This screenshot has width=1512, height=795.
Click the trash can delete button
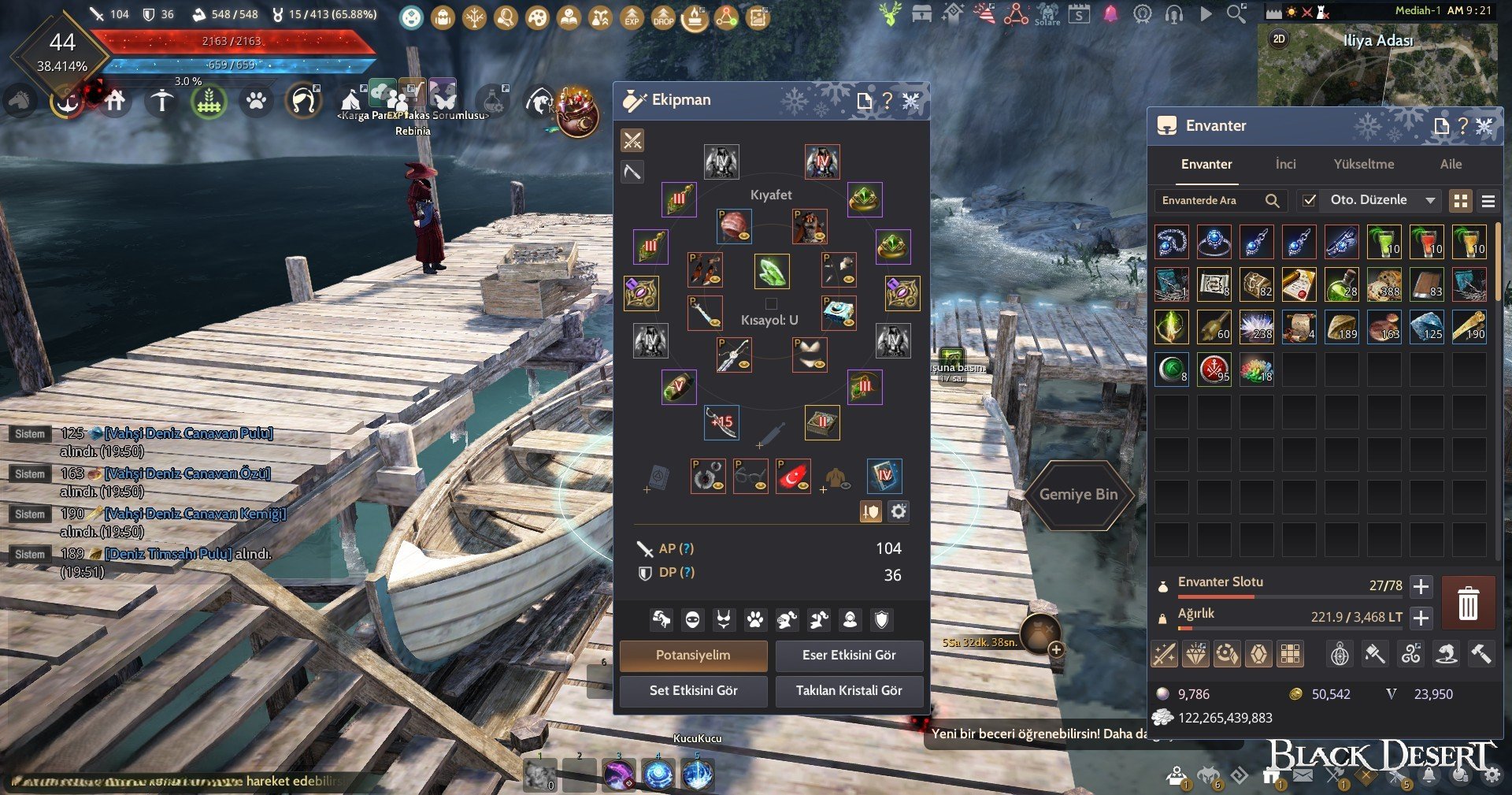point(1468,604)
